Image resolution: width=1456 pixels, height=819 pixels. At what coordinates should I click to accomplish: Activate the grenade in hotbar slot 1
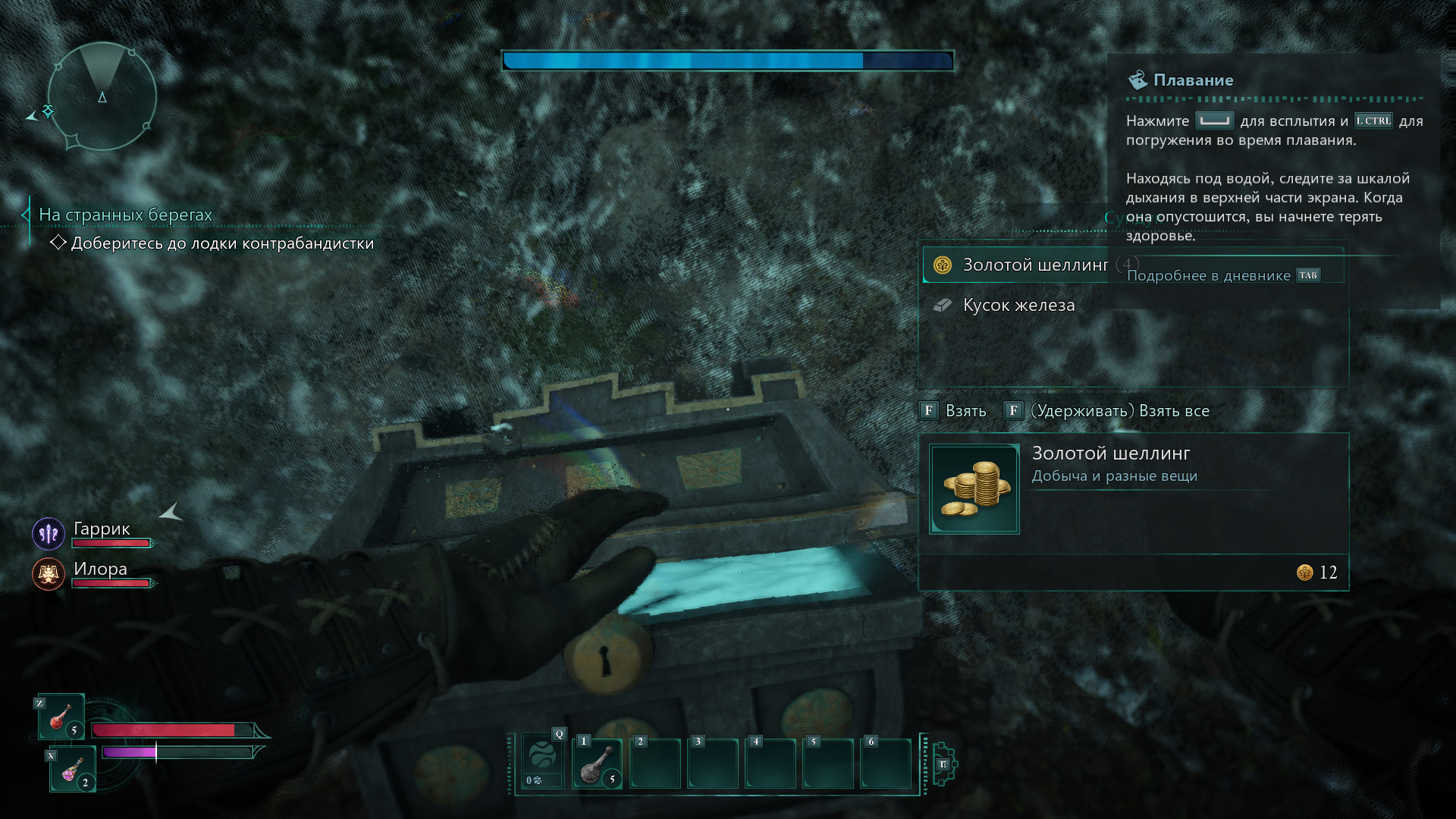coord(598,764)
